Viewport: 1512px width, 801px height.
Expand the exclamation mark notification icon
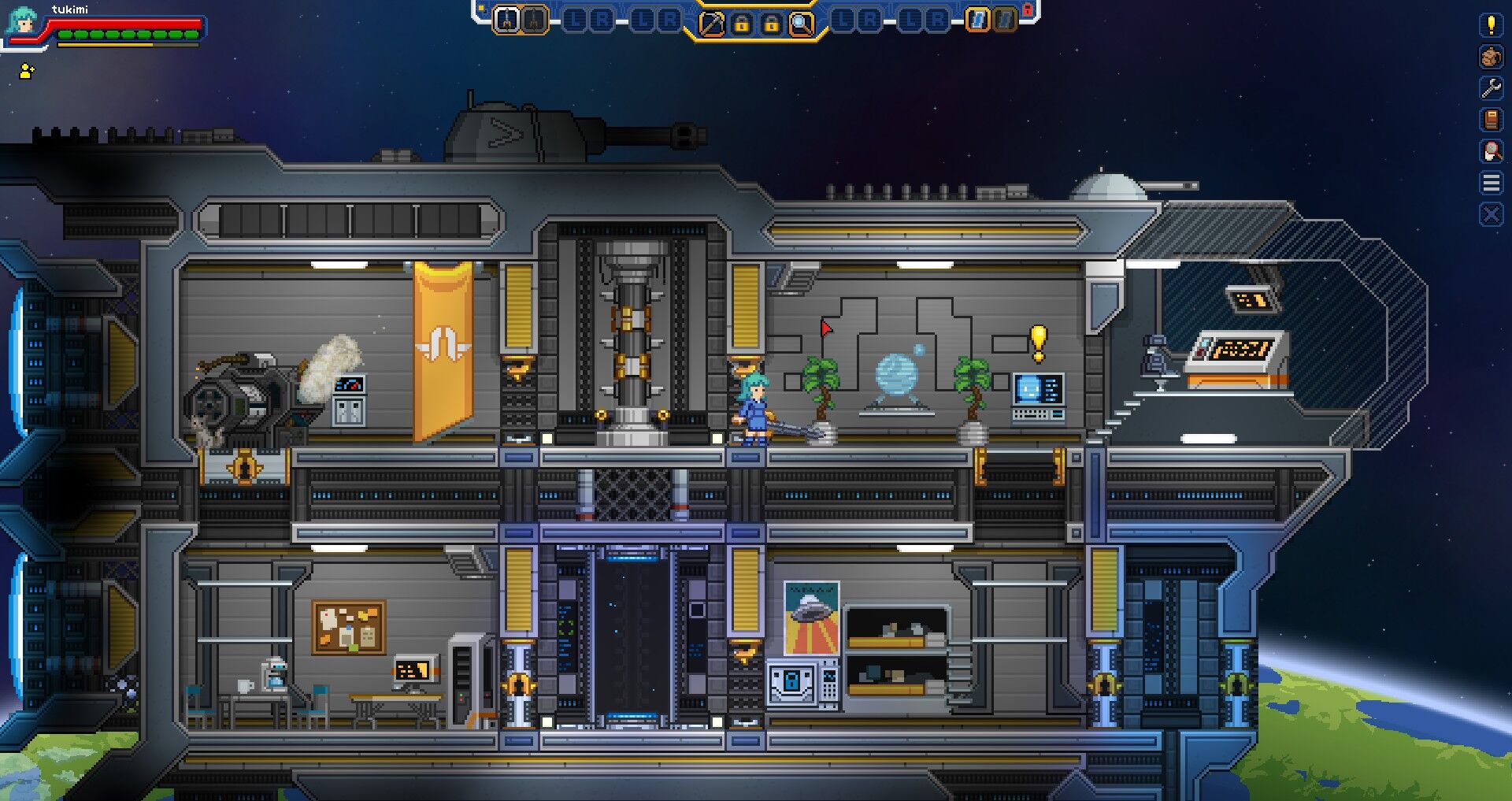(x=1491, y=26)
